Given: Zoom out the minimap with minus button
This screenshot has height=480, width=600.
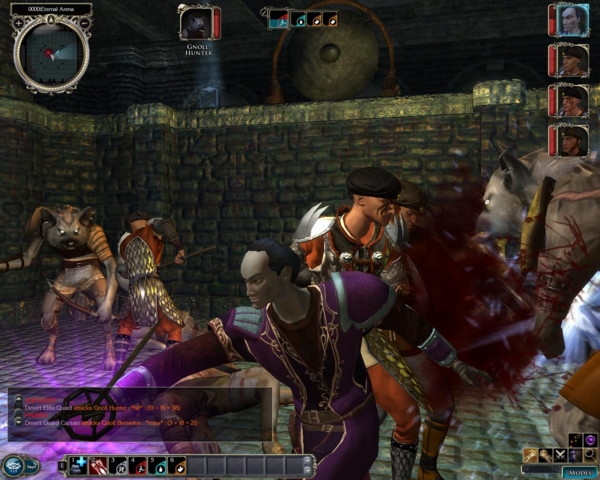Looking at the screenshot, I should tap(85, 20).
